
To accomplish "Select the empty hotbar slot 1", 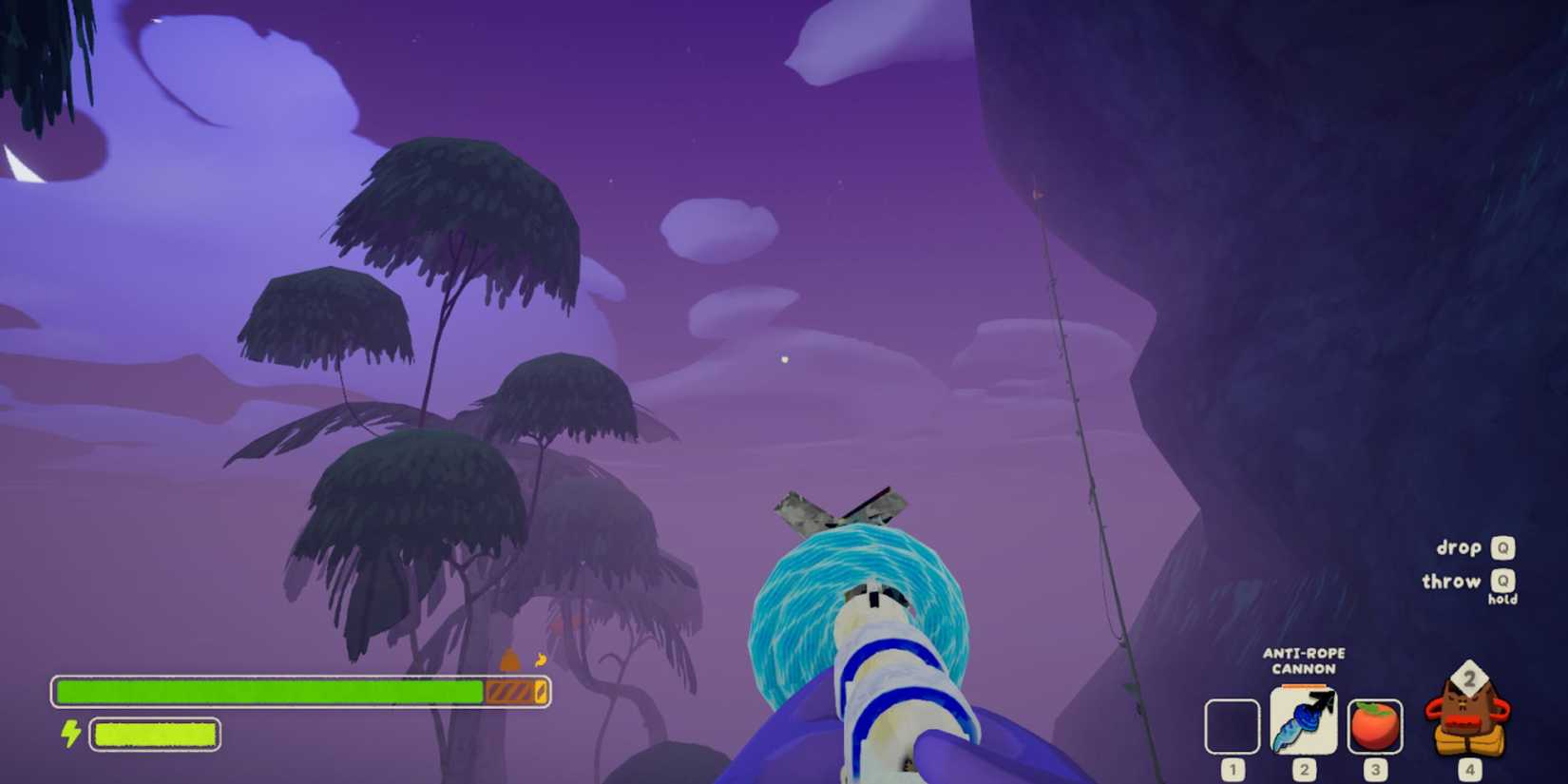I will point(1233,725).
